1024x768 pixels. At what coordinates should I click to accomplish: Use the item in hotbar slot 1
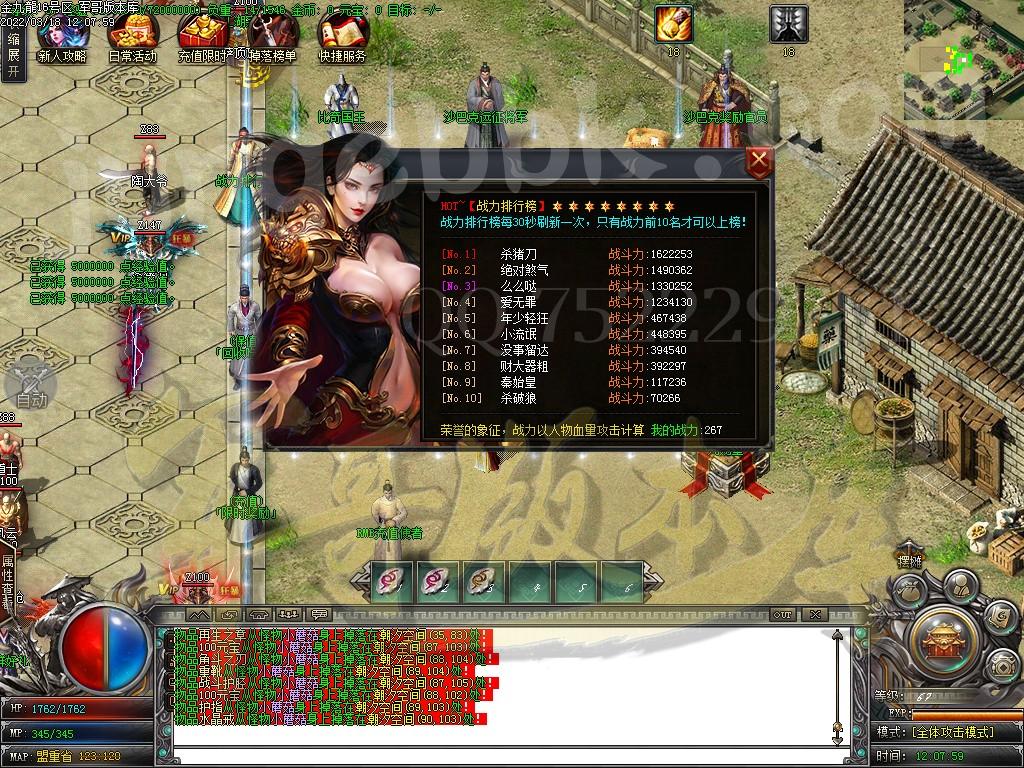[391, 581]
